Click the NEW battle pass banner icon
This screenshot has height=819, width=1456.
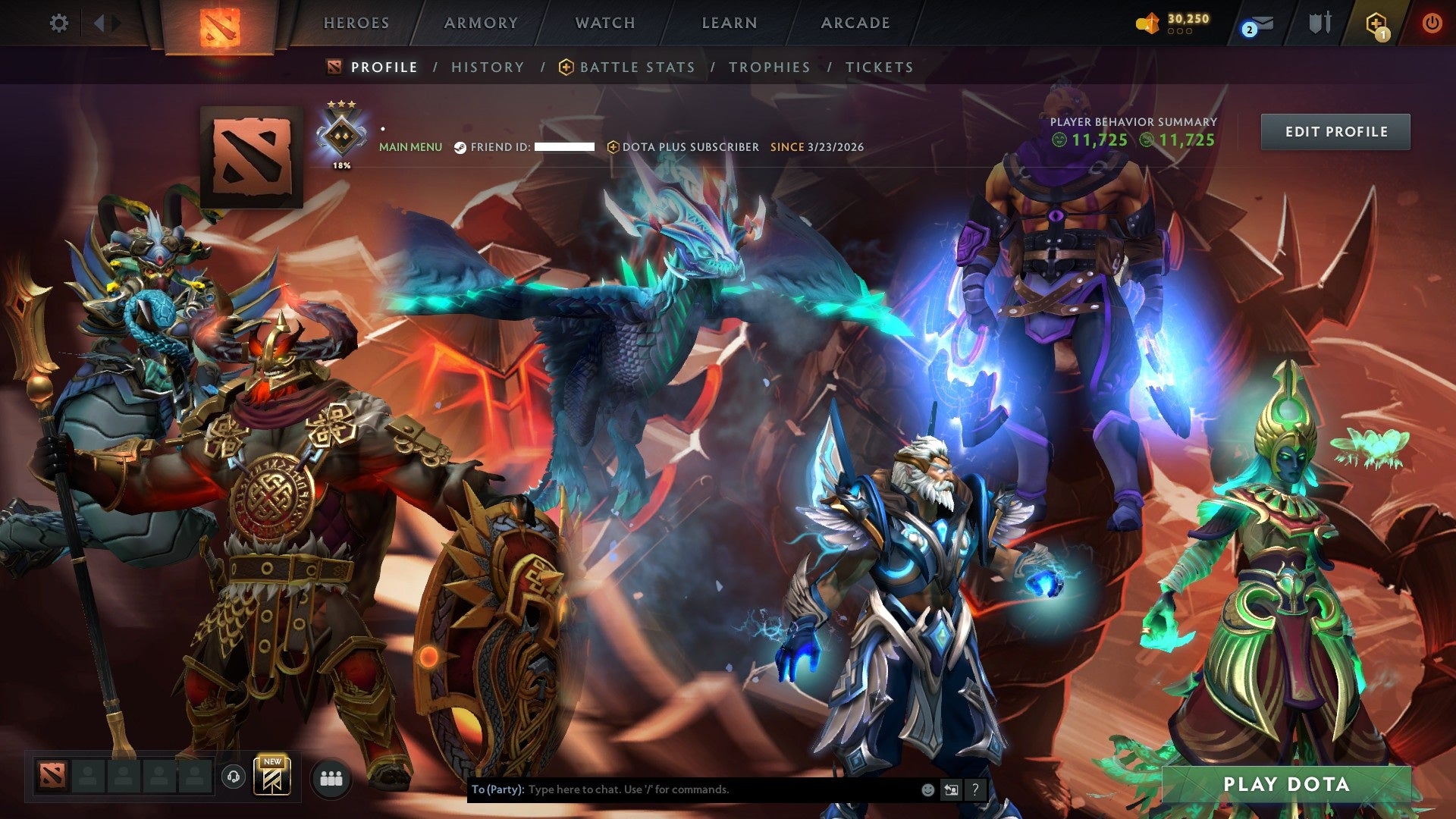271,777
